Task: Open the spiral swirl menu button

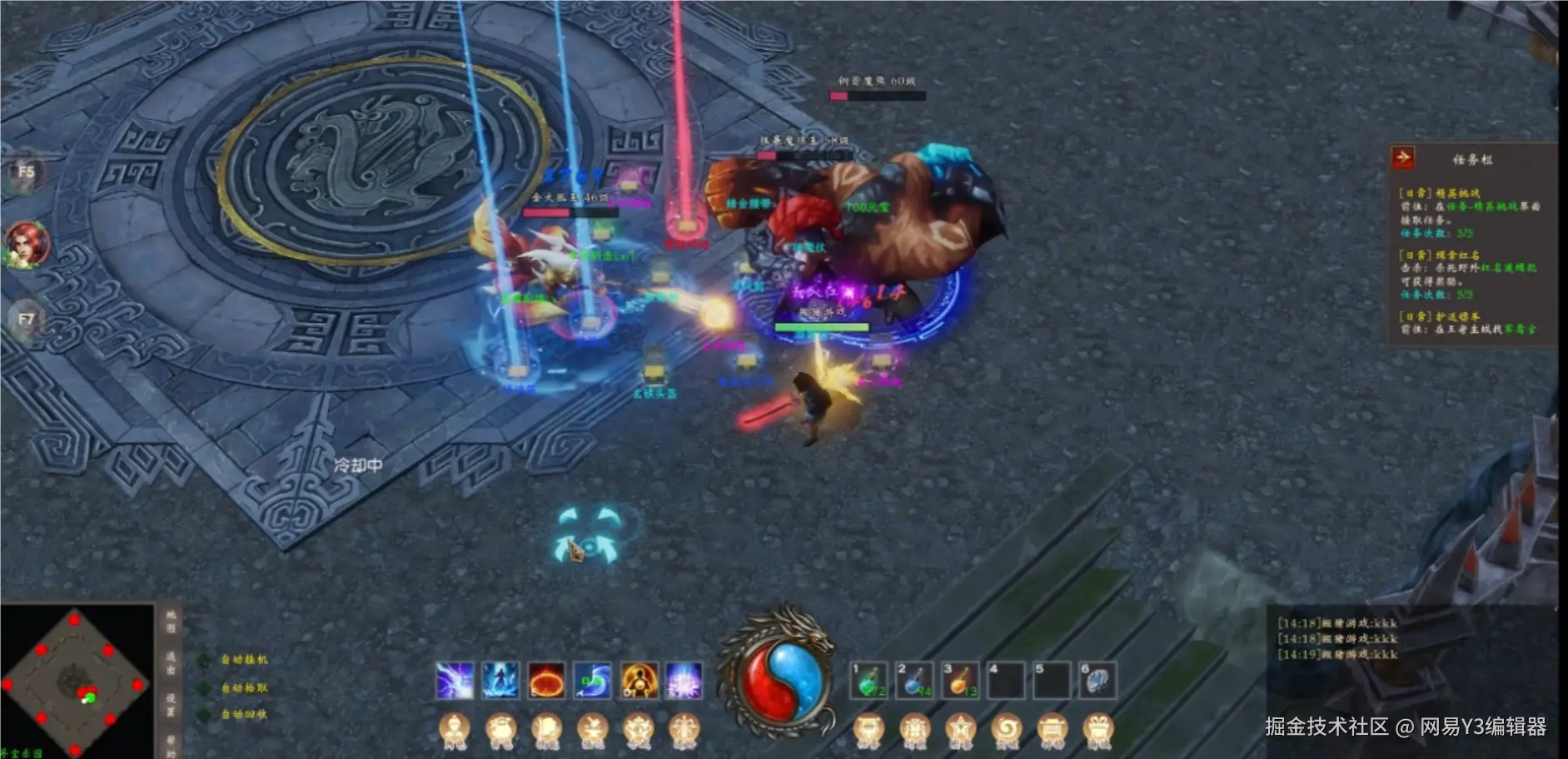Action: pos(1006,730)
